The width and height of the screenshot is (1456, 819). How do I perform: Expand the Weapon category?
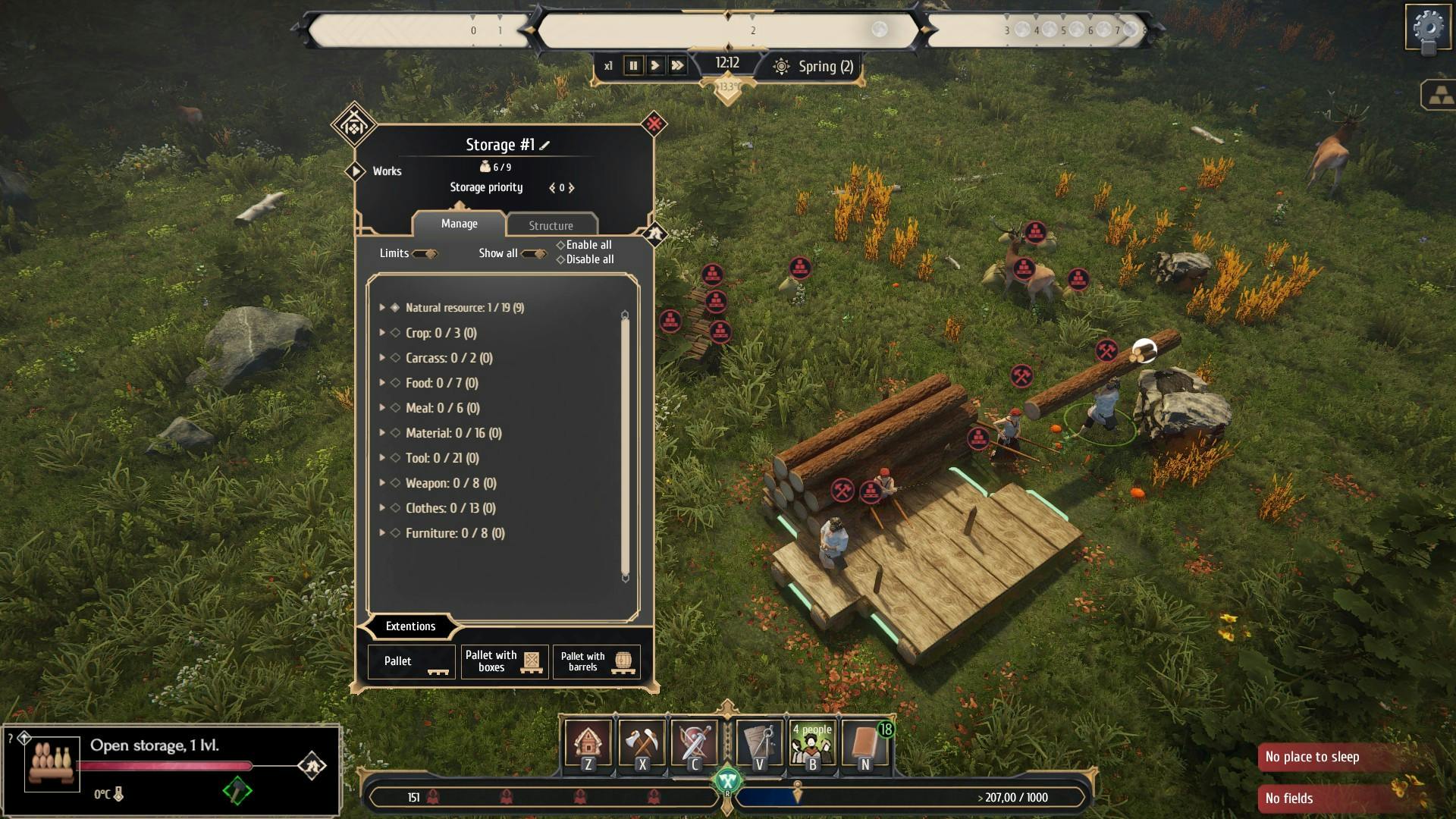(x=382, y=483)
